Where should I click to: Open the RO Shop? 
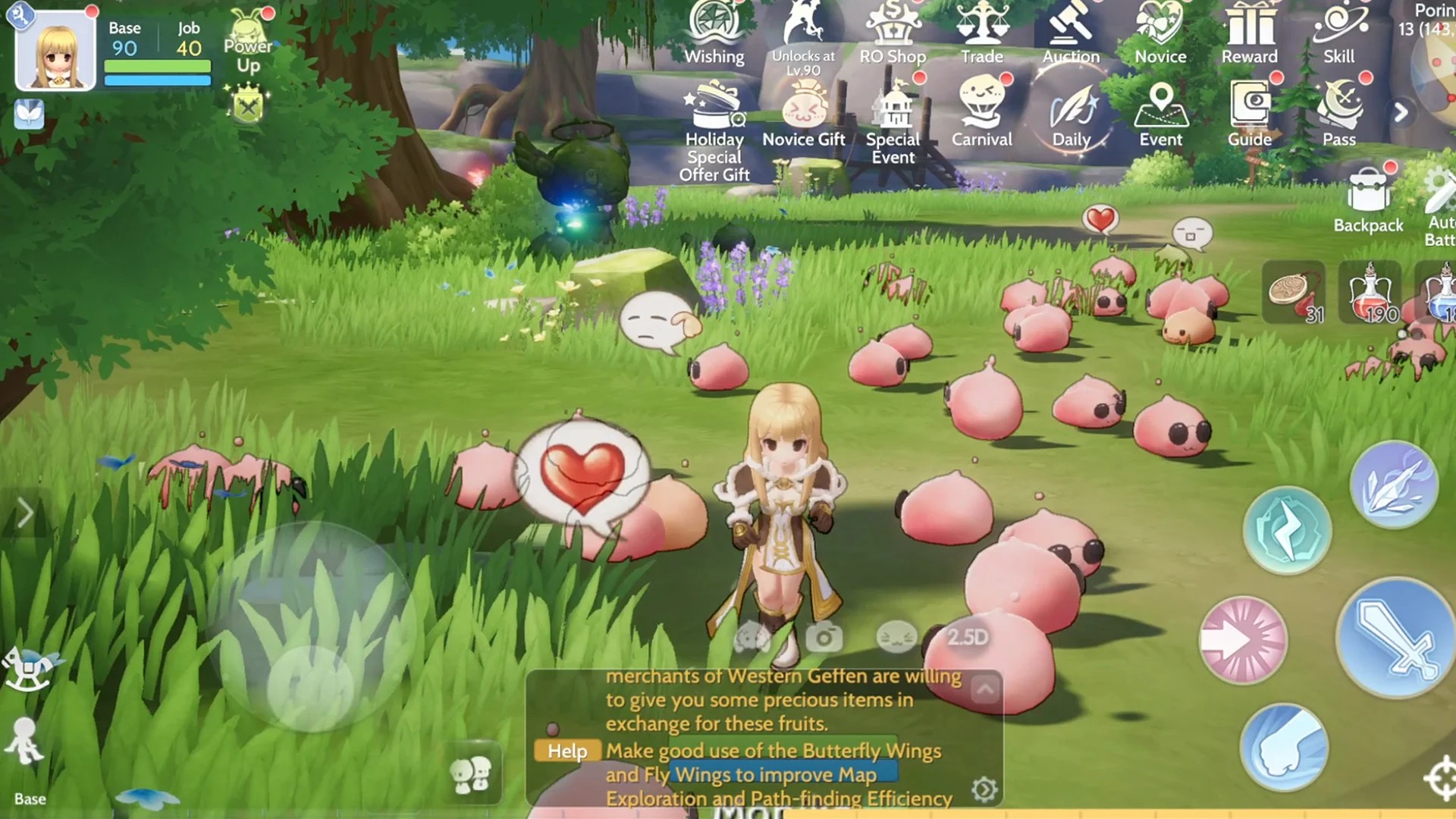click(x=893, y=34)
